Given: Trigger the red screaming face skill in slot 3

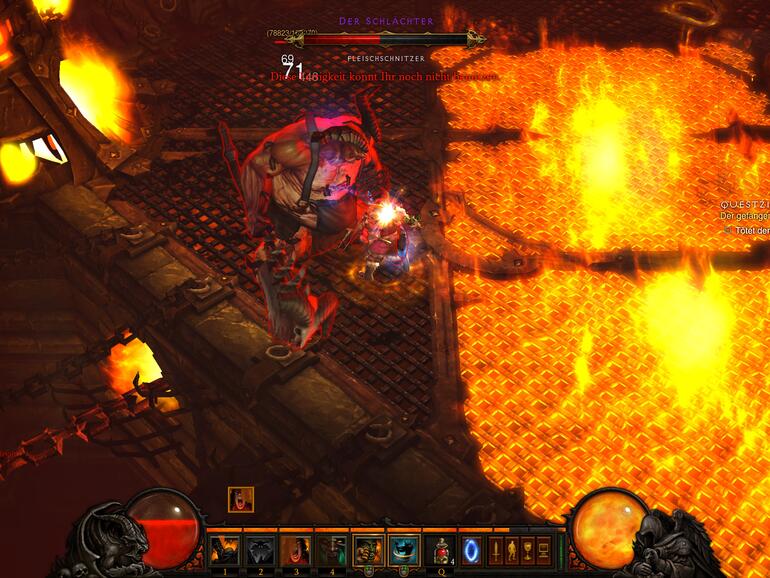Looking at the screenshot, I should (296, 550).
